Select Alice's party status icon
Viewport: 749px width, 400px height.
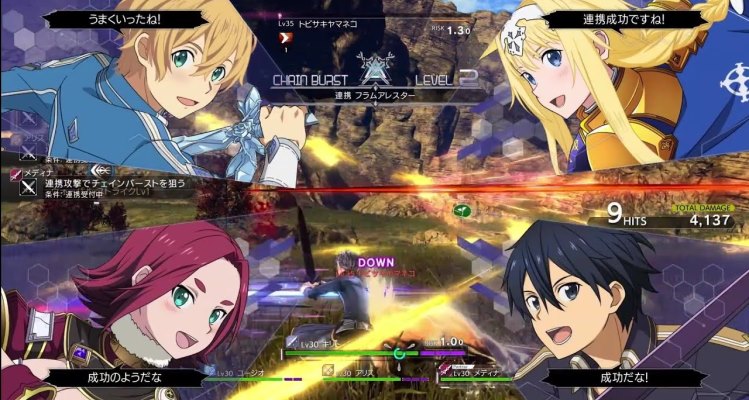327,370
